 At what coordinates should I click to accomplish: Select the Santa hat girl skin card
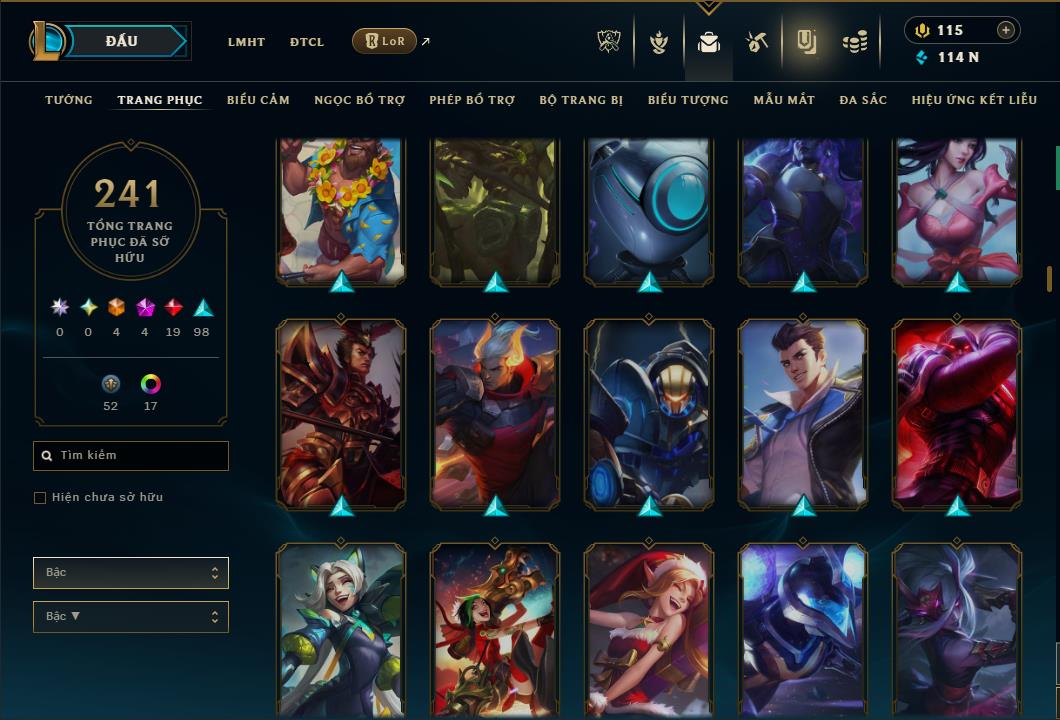(x=650, y=630)
